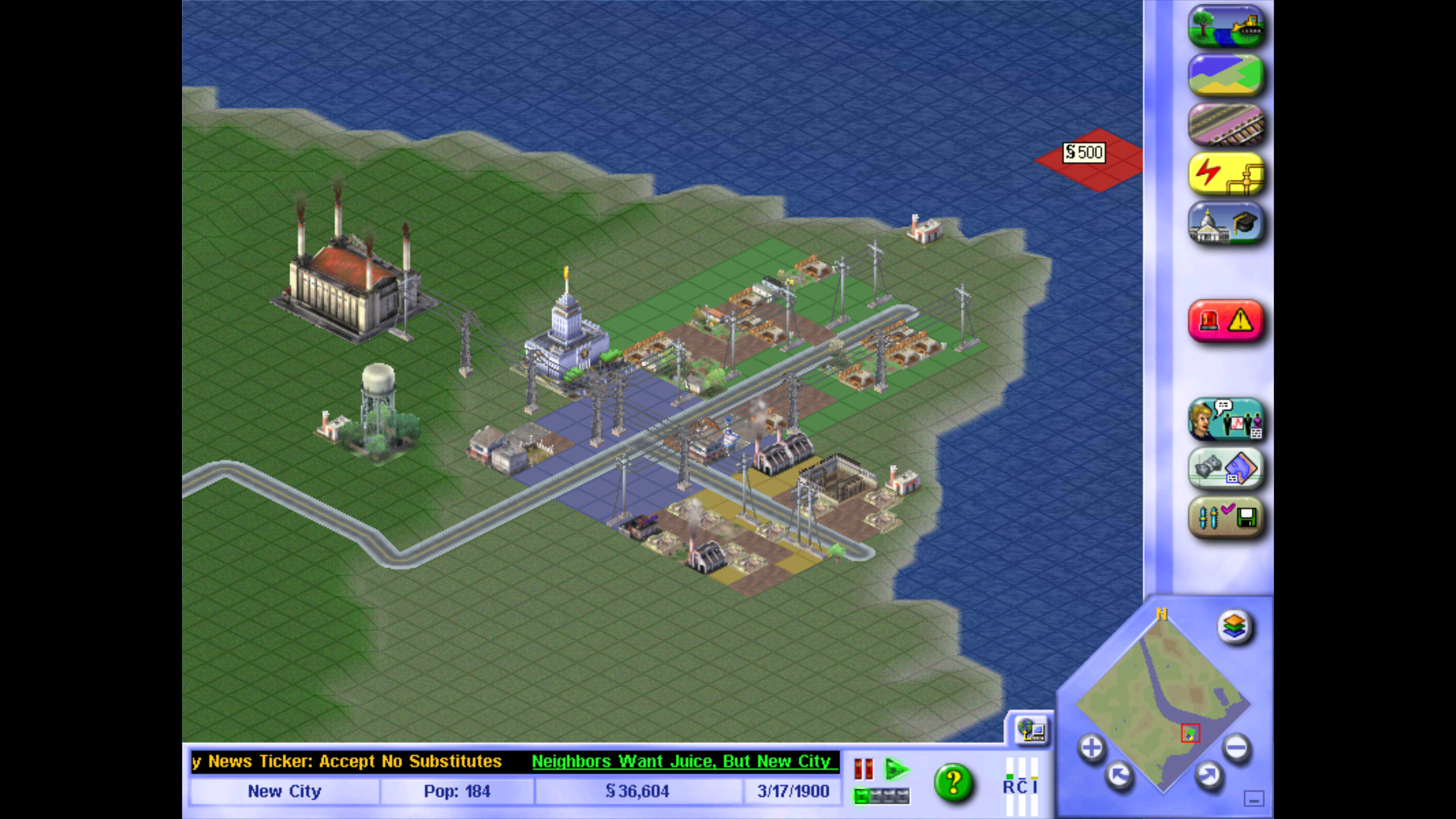Open preferences and save game options
Screen dimensions: 1456x819
(x=1226, y=518)
